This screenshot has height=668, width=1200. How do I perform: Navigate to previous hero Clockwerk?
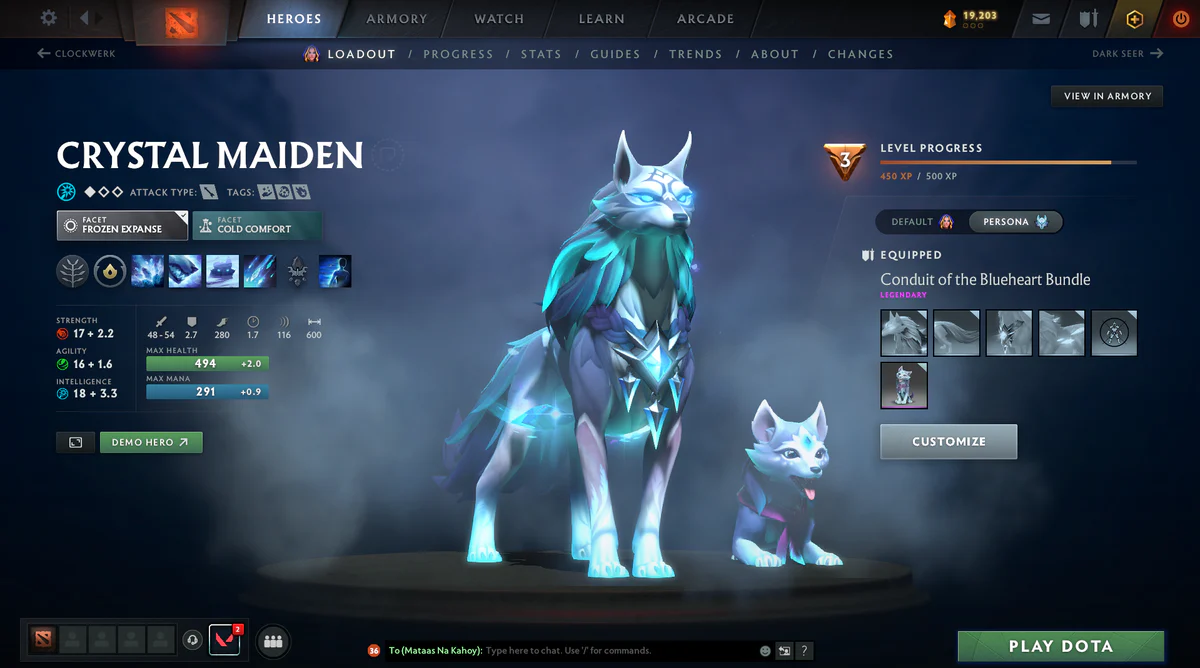(x=76, y=53)
